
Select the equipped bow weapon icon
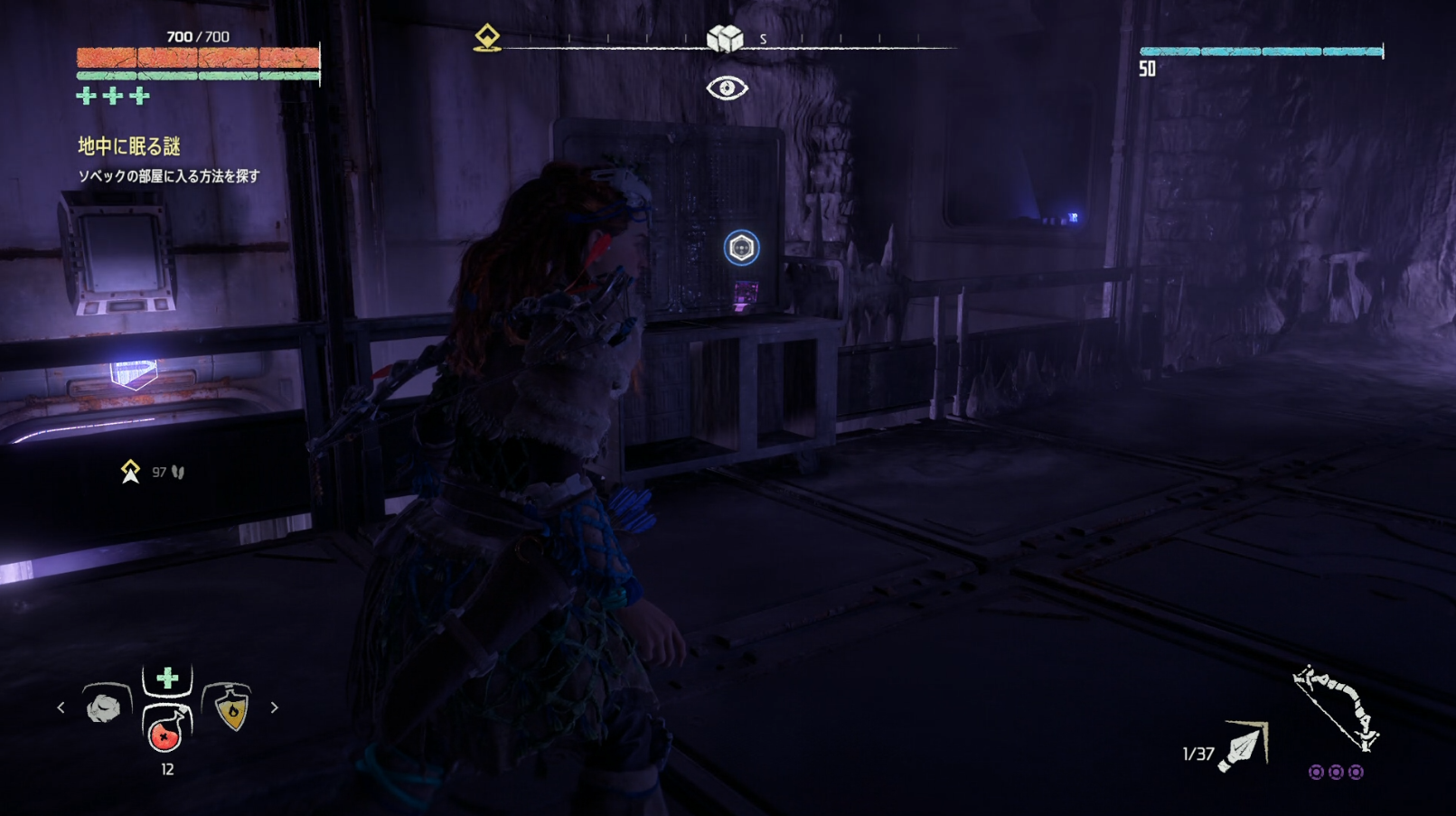click(x=1335, y=710)
